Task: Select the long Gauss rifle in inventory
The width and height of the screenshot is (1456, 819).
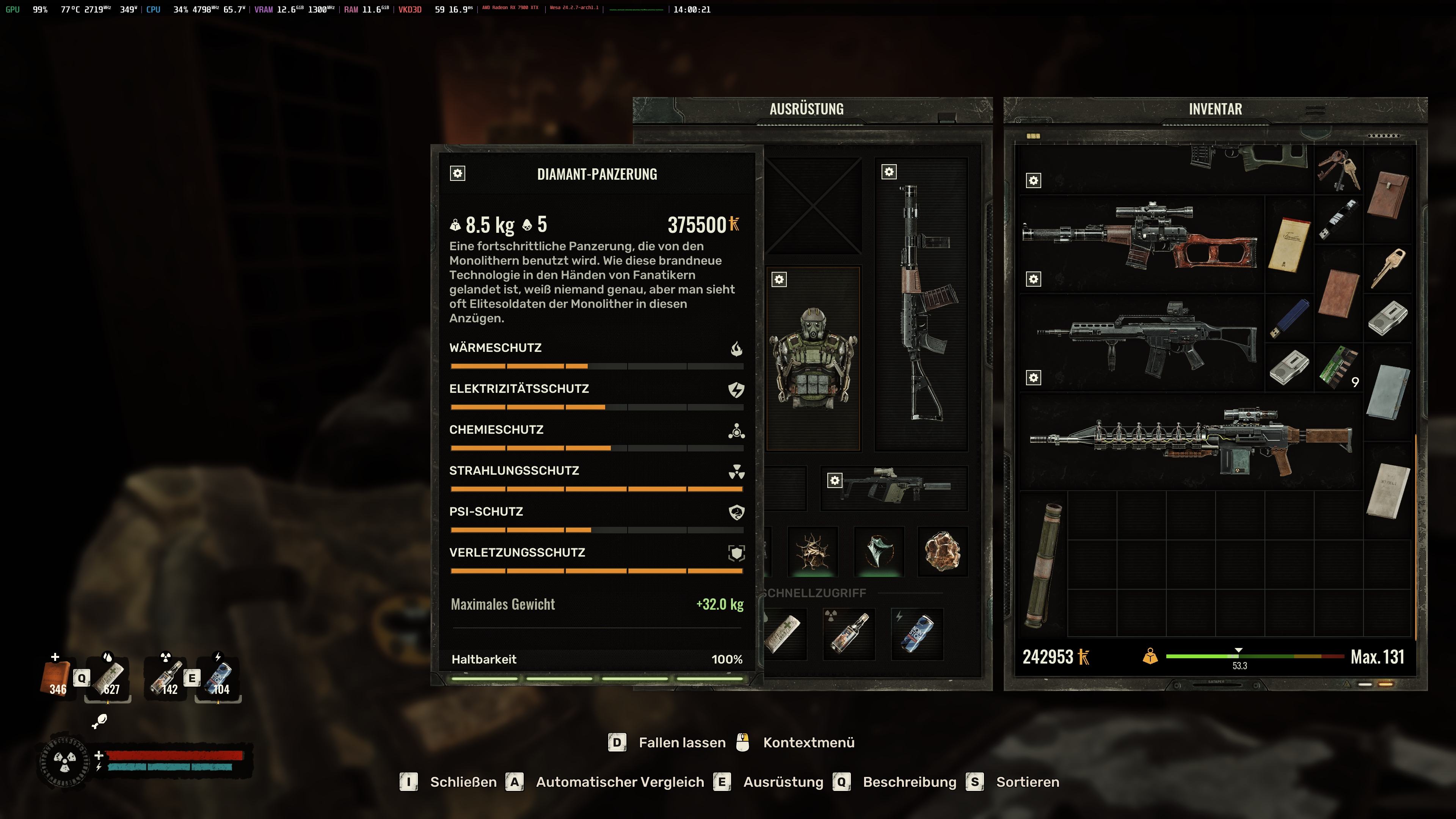Action: click(x=1190, y=441)
